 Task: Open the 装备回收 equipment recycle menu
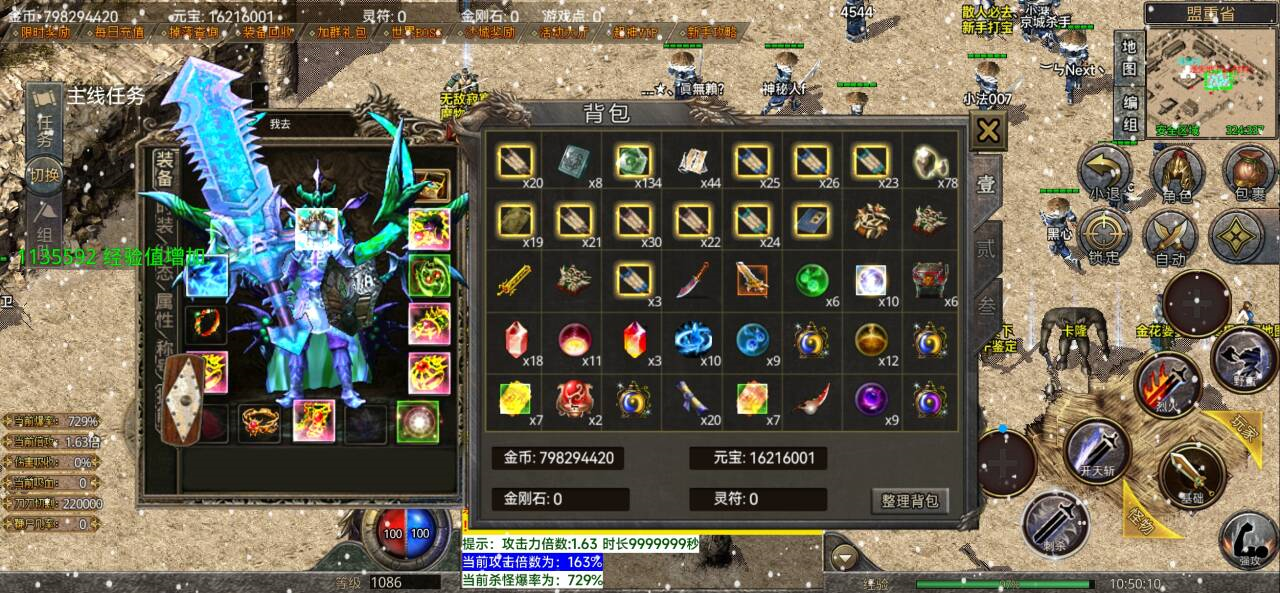[x=268, y=32]
